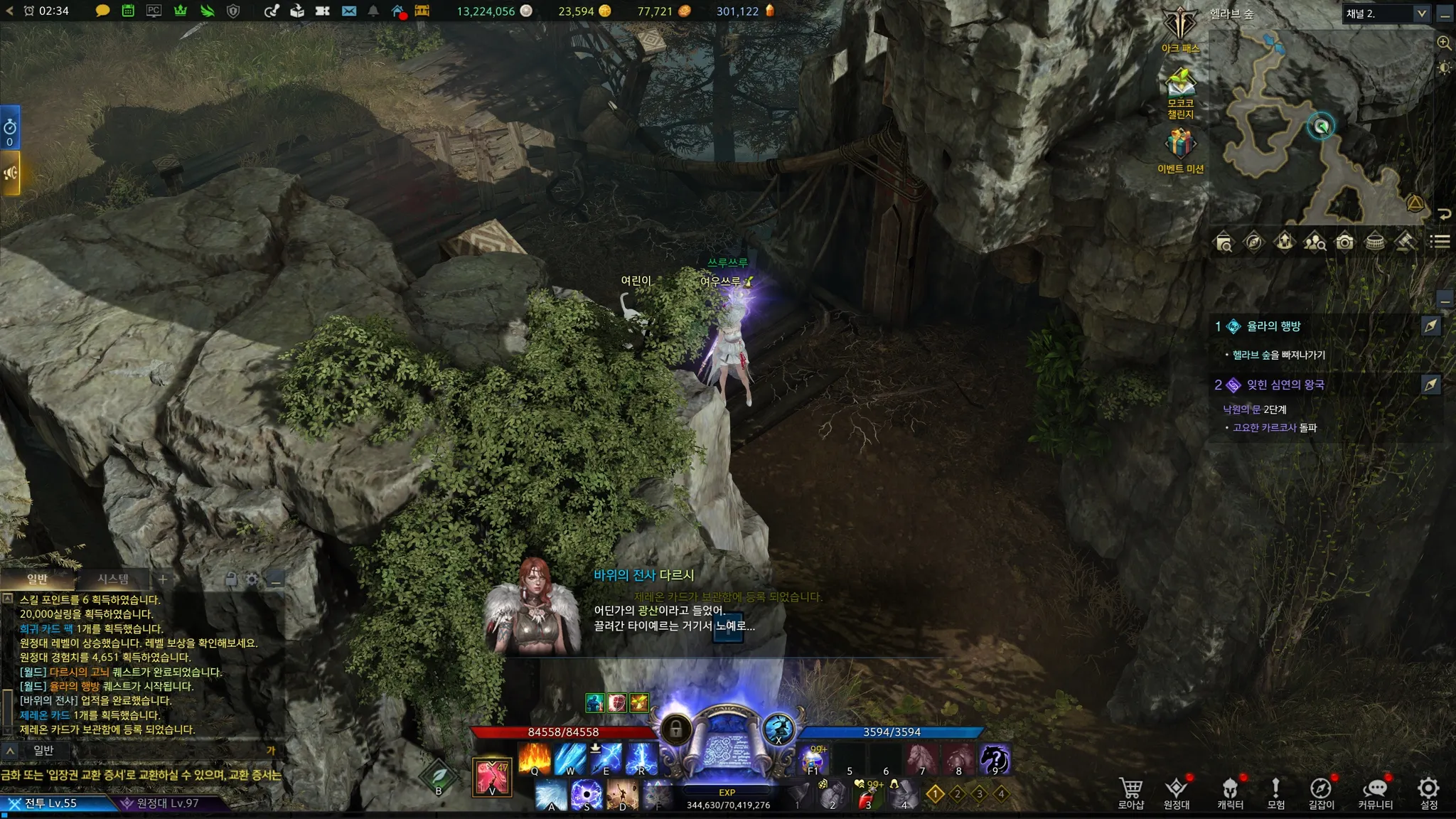Screen dimensions: 1456x819
Task: Open the 이벤트 미션 gift icon
Action: [x=1180, y=148]
